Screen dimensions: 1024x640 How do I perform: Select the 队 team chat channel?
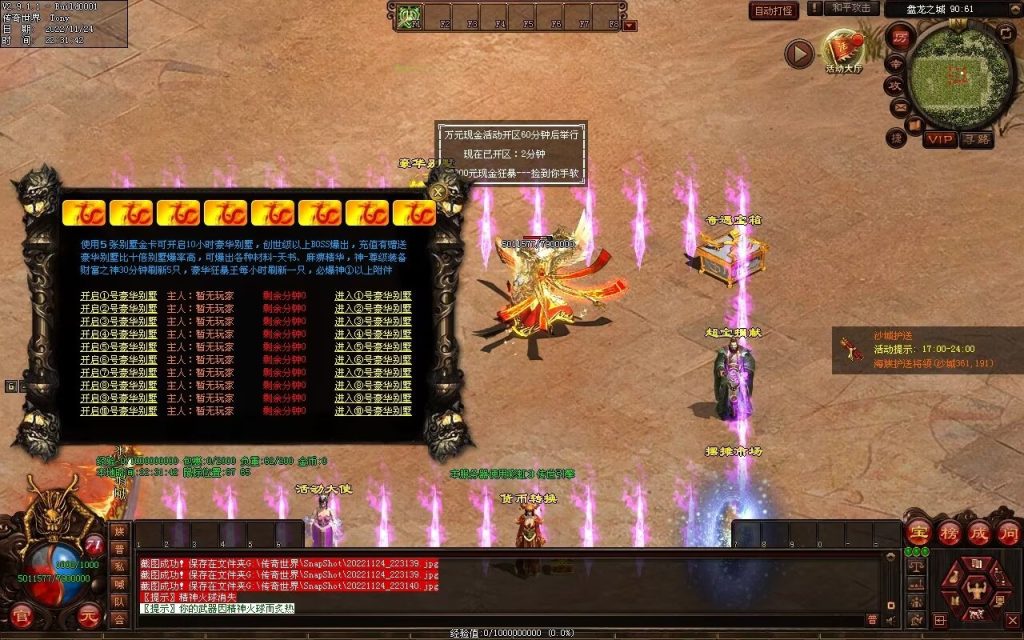(119, 602)
